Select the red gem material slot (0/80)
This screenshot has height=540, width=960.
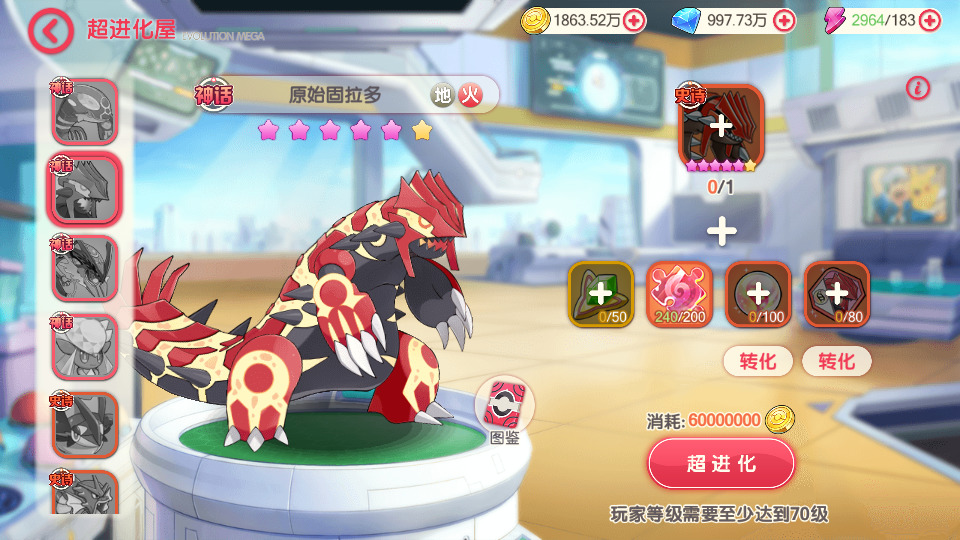837,294
